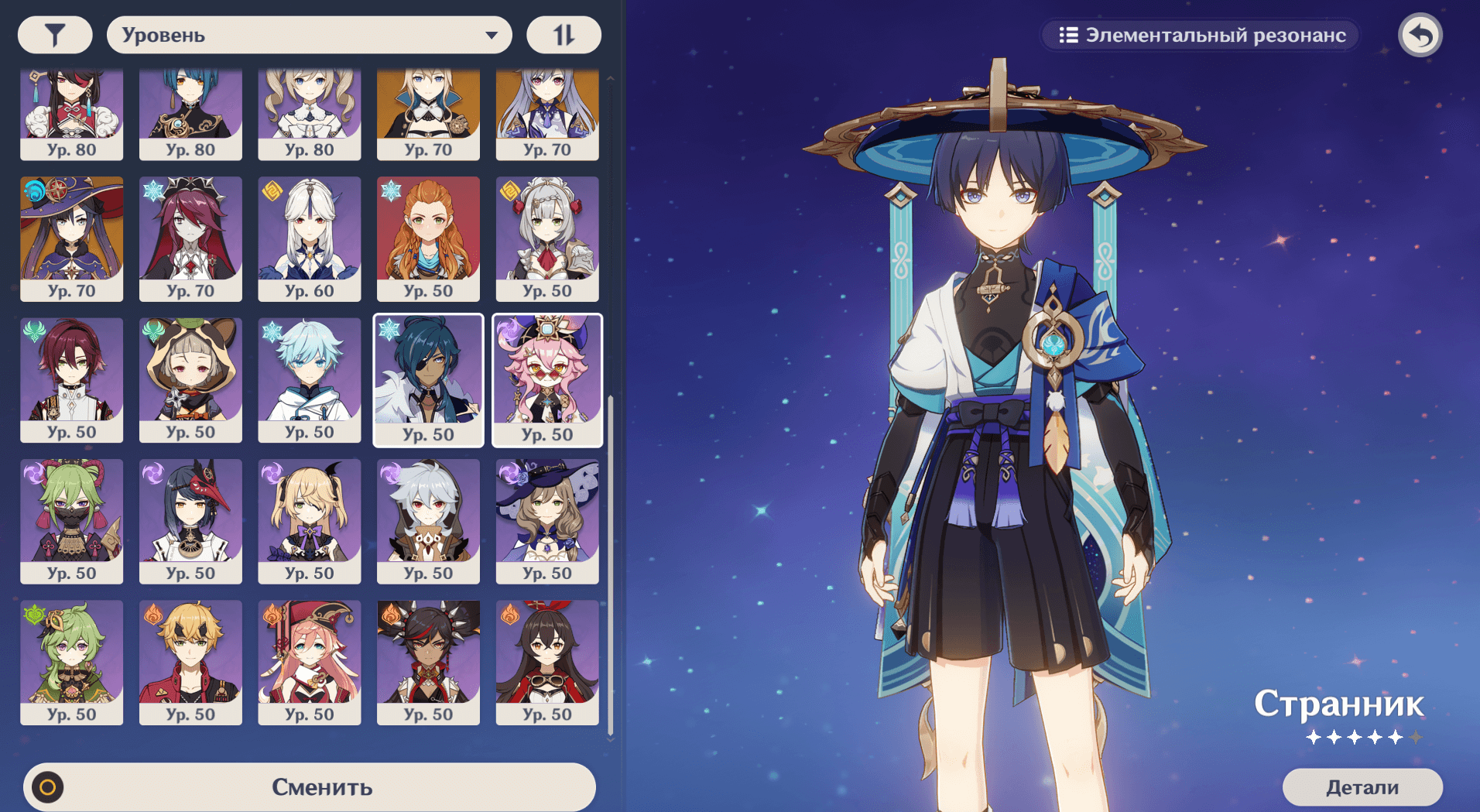This screenshot has width=1480, height=812.
Task: Pick the eyepatch Kaeya character card
Action: coord(428,379)
